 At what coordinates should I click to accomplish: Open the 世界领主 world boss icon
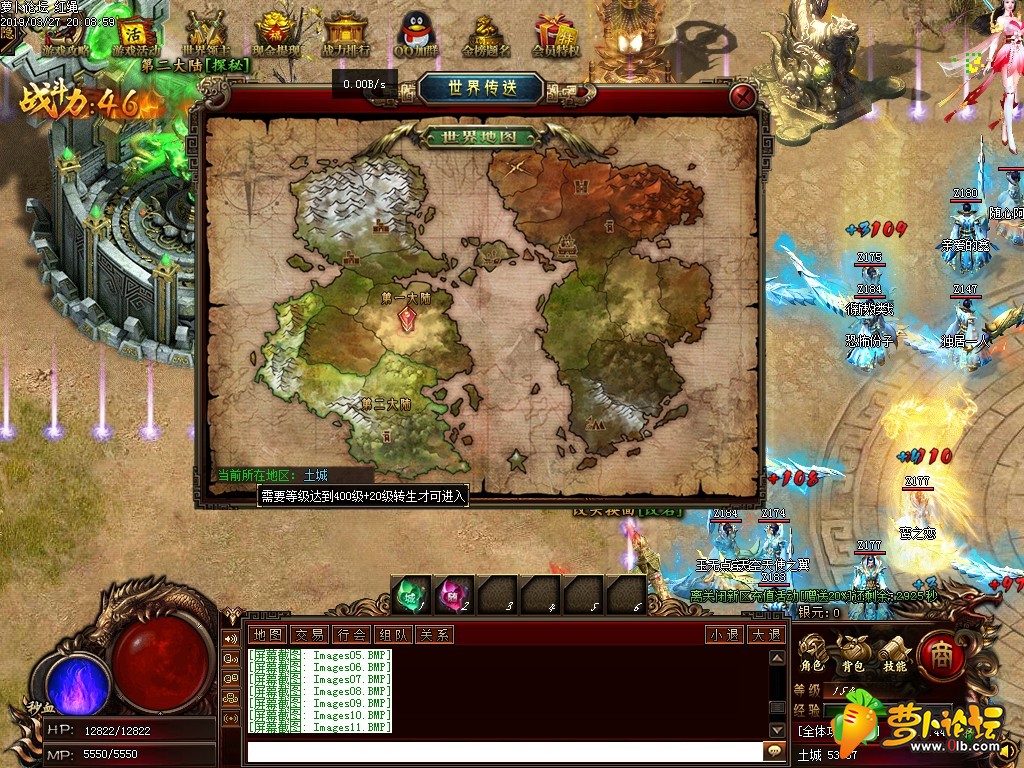[207, 33]
